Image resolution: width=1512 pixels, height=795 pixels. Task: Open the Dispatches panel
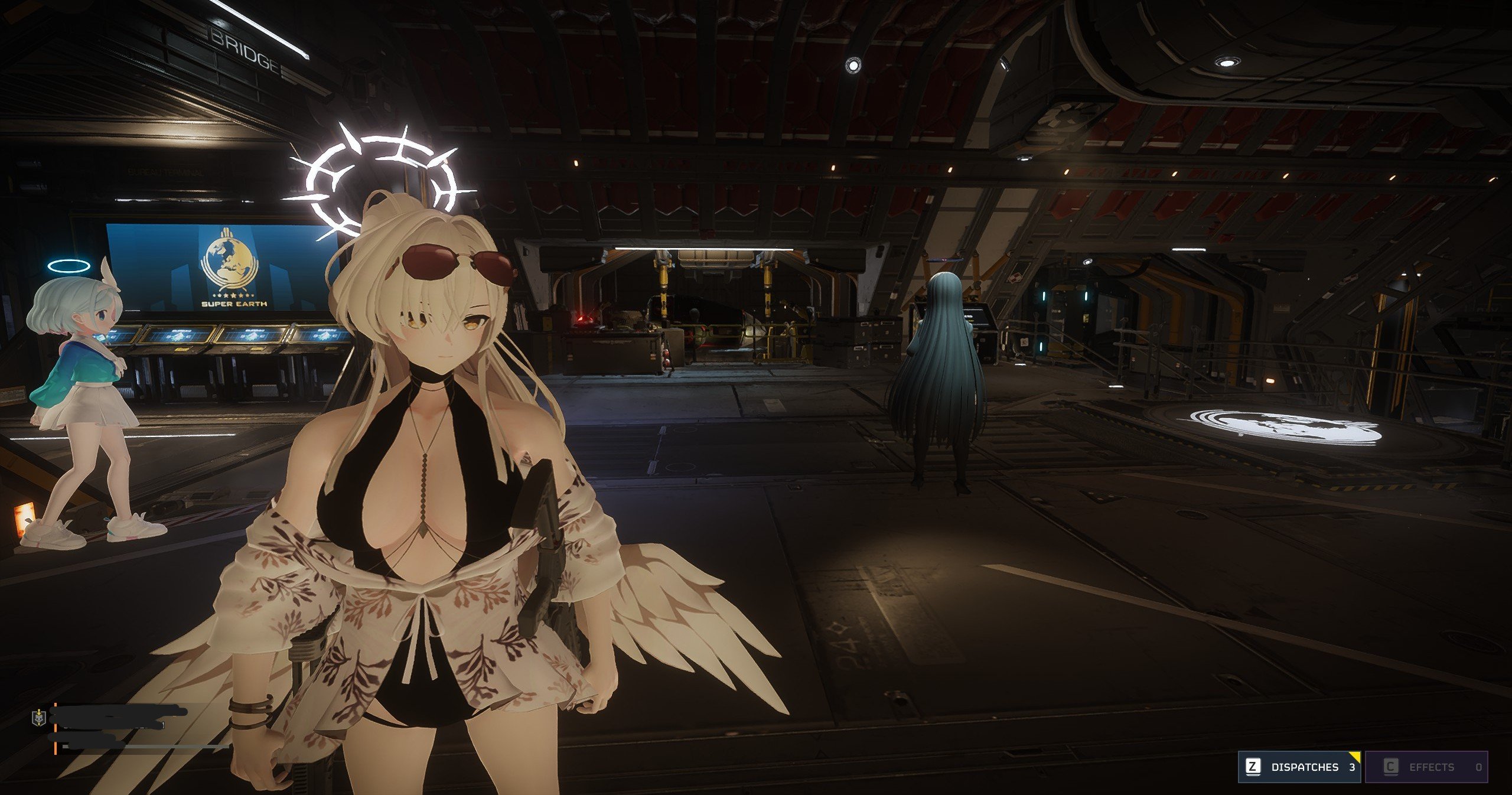coord(1299,767)
